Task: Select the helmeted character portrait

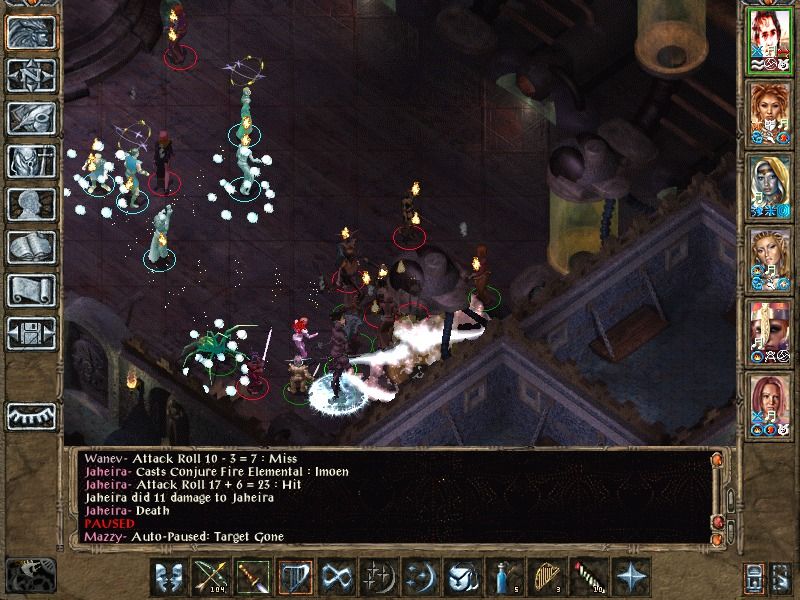Action: click(x=769, y=330)
